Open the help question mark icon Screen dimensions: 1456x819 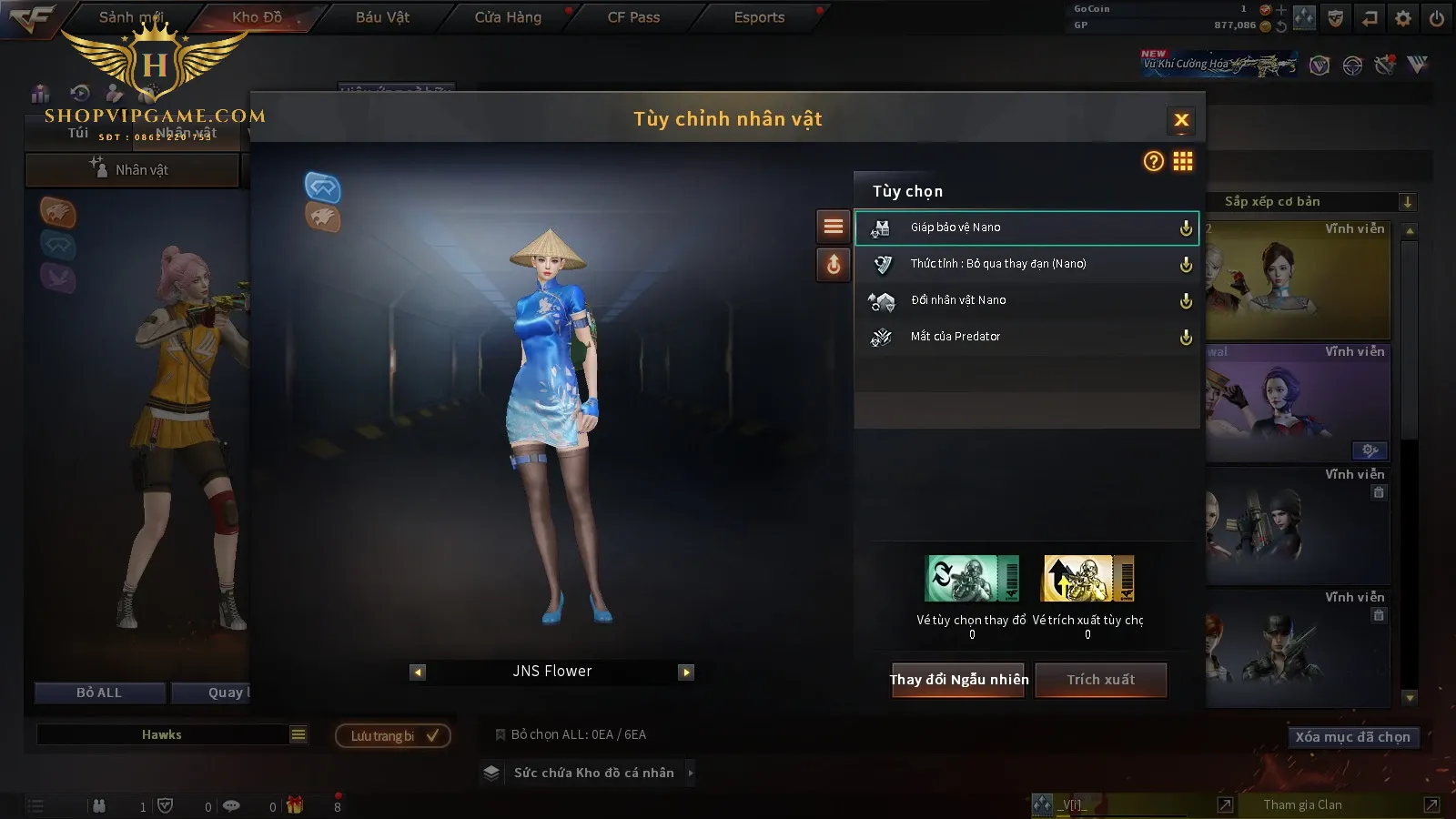[1153, 162]
